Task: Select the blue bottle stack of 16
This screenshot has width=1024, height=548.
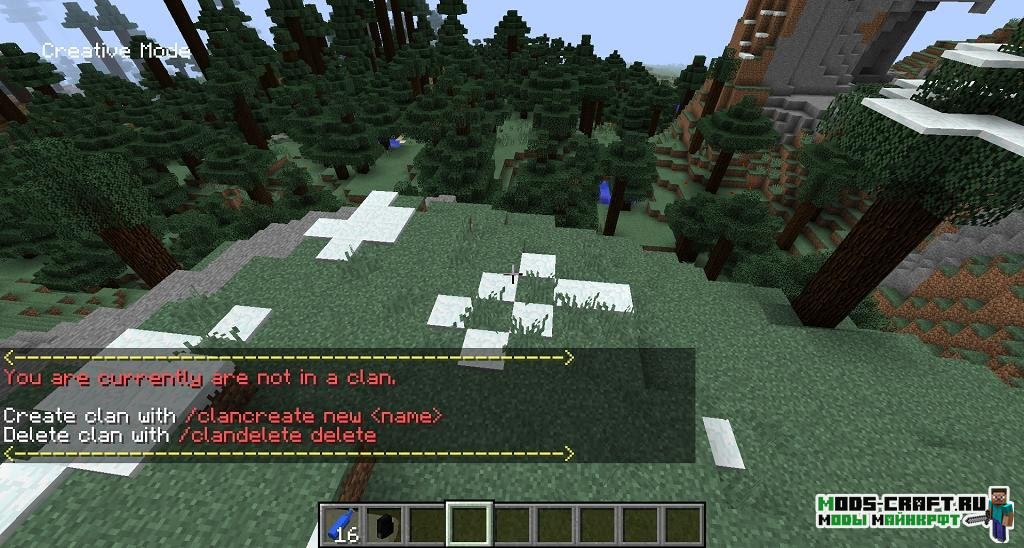Action: (341, 524)
